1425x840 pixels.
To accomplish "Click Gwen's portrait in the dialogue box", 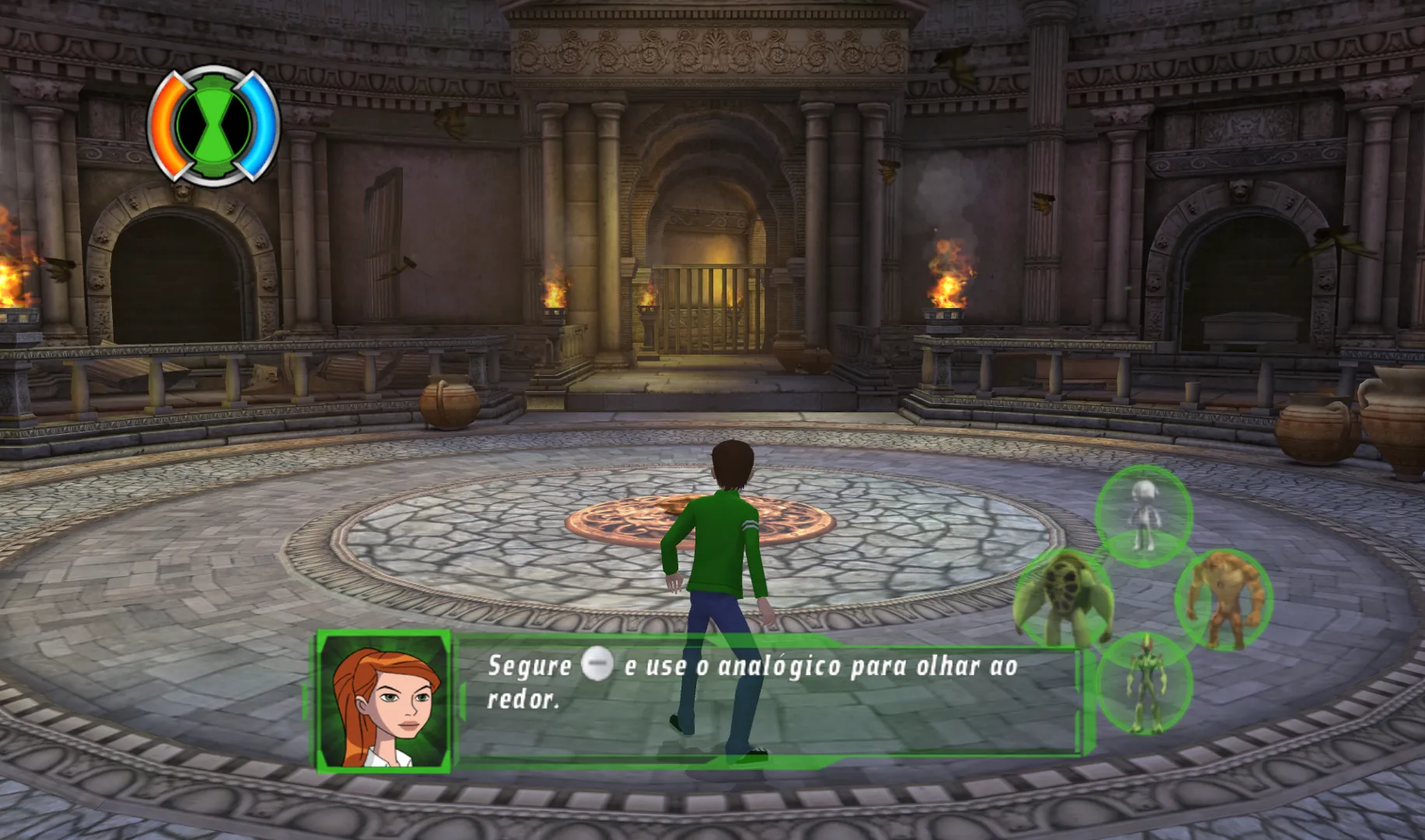I will tap(384, 702).
